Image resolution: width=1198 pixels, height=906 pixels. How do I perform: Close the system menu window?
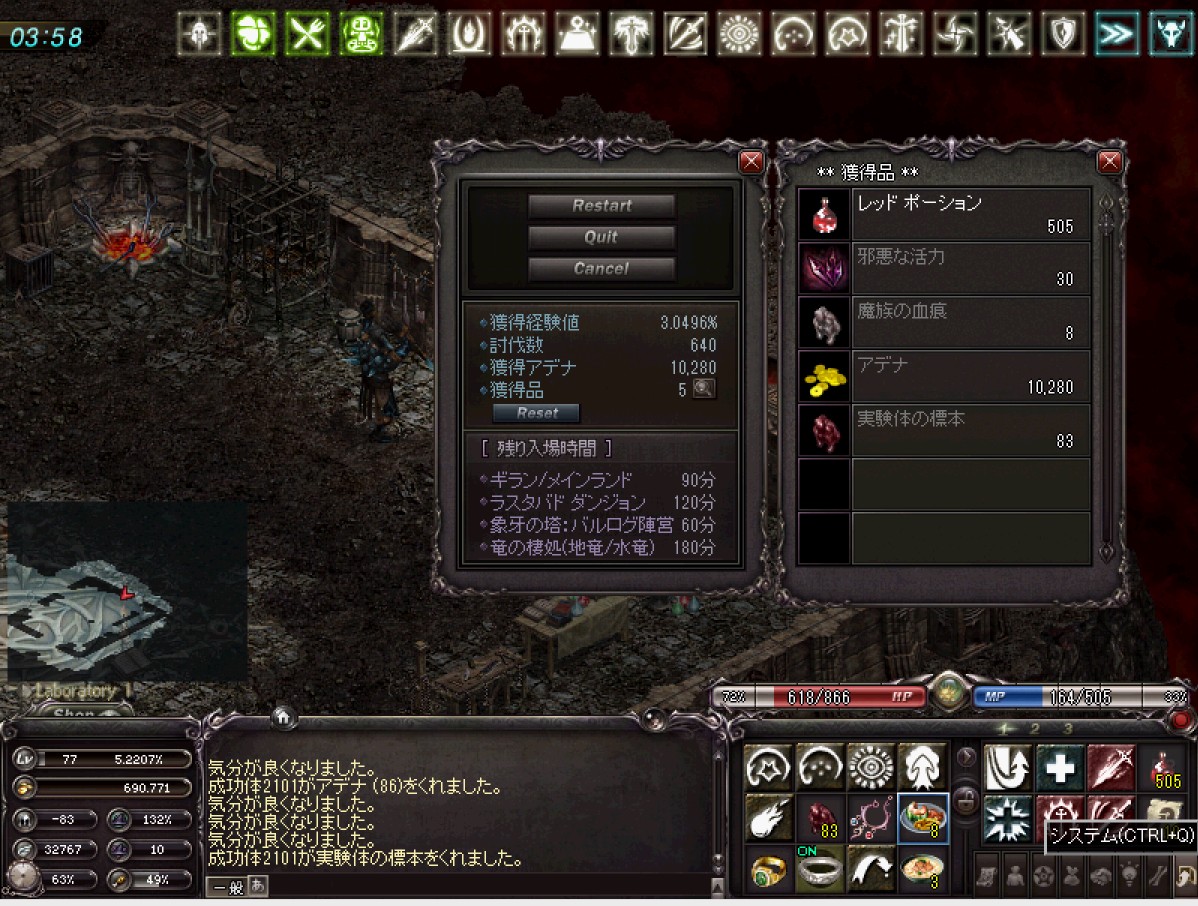(x=750, y=162)
